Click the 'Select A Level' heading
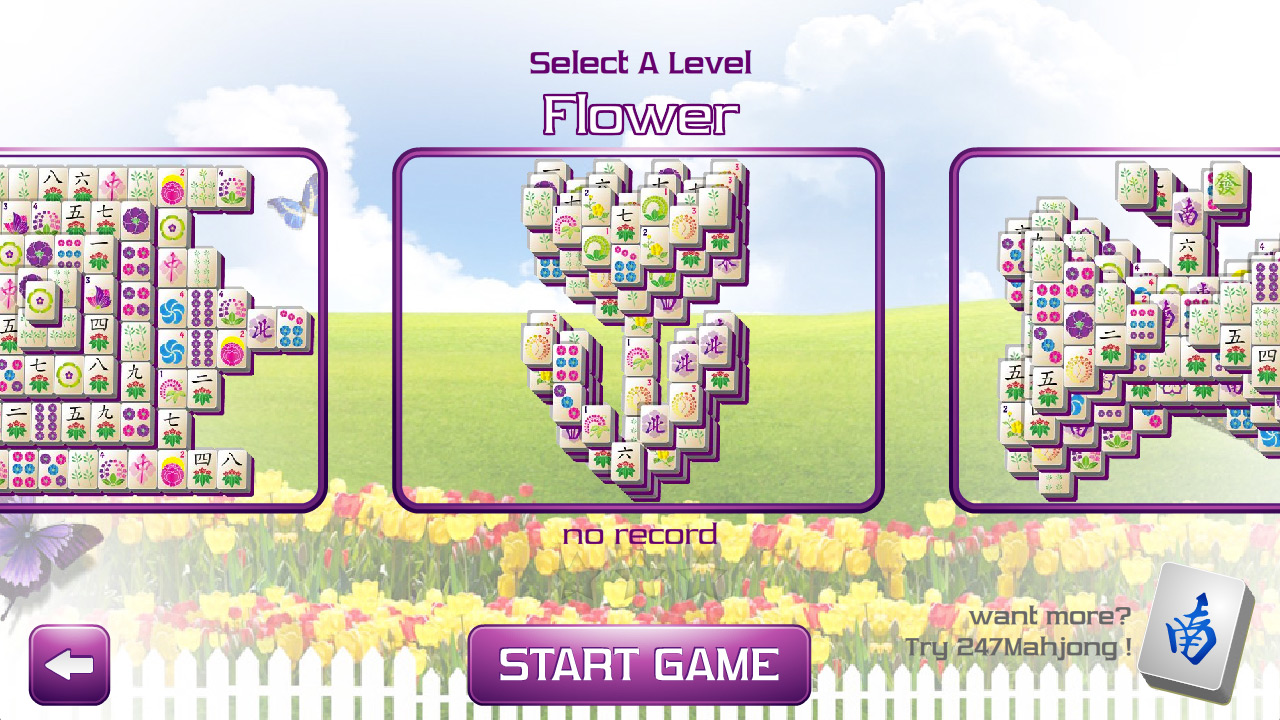Viewport: 1280px width, 720px height. tap(640, 61)
